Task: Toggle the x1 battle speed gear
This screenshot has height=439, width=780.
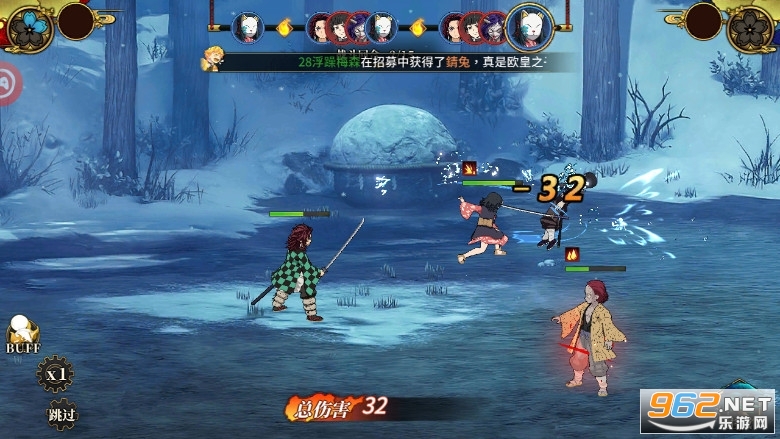Action: (x=55, y=375)
